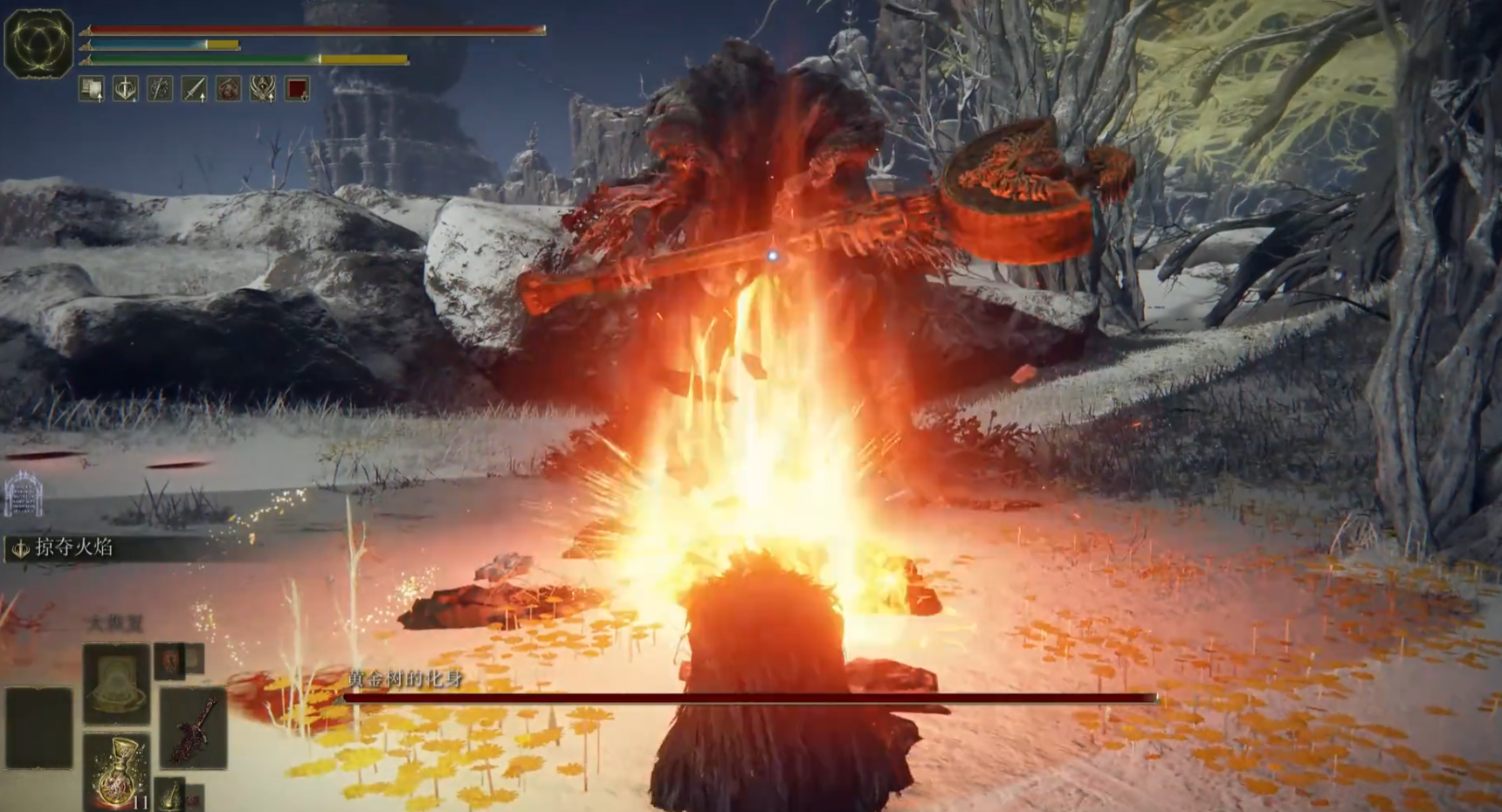This screenshot has width=1502, height=812.
Task: Select the Great Heal spell slot
Action: pyautogui.click(x=116, y=684)
